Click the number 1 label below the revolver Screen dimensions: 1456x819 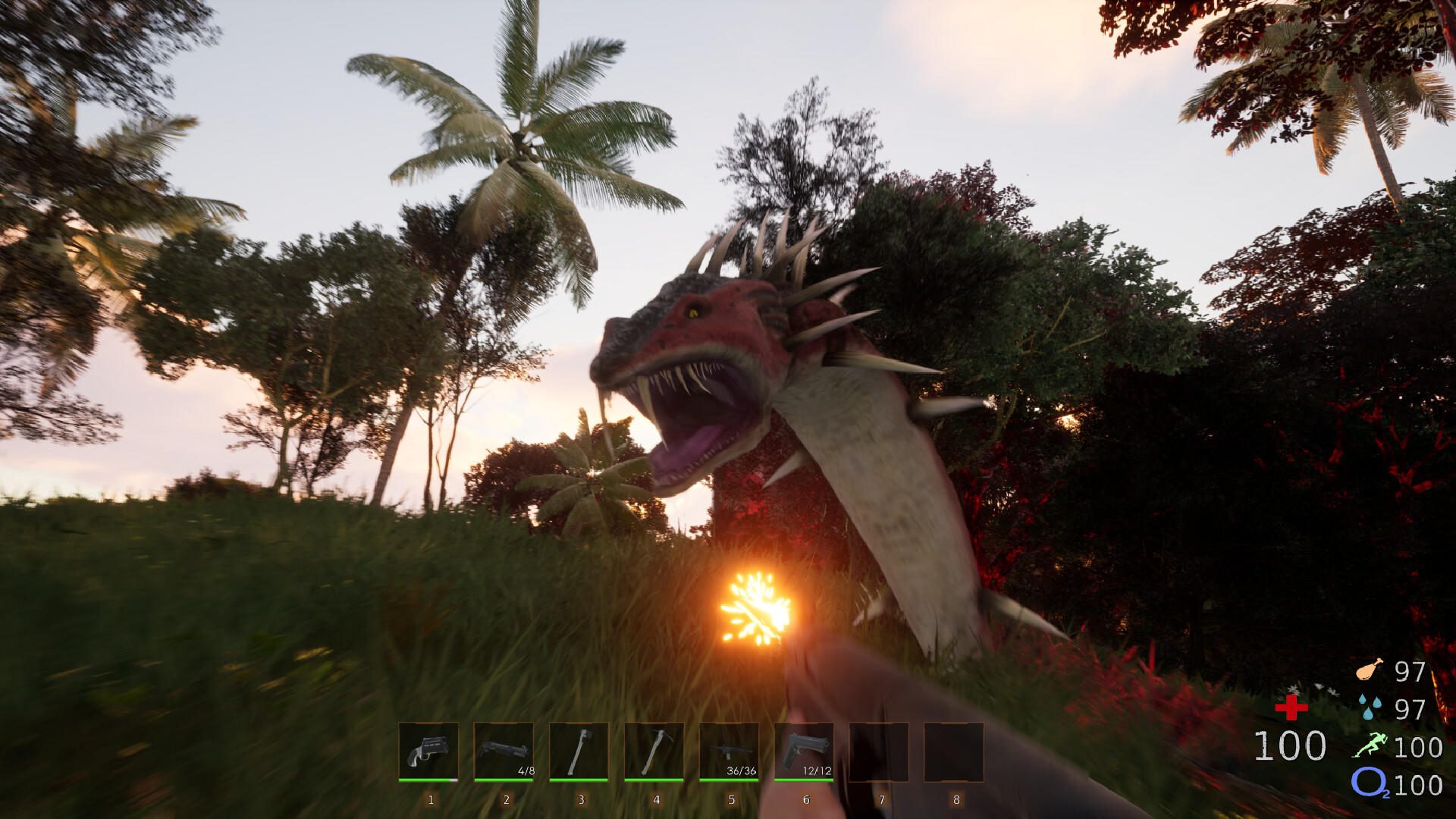(x=430, y=800)
